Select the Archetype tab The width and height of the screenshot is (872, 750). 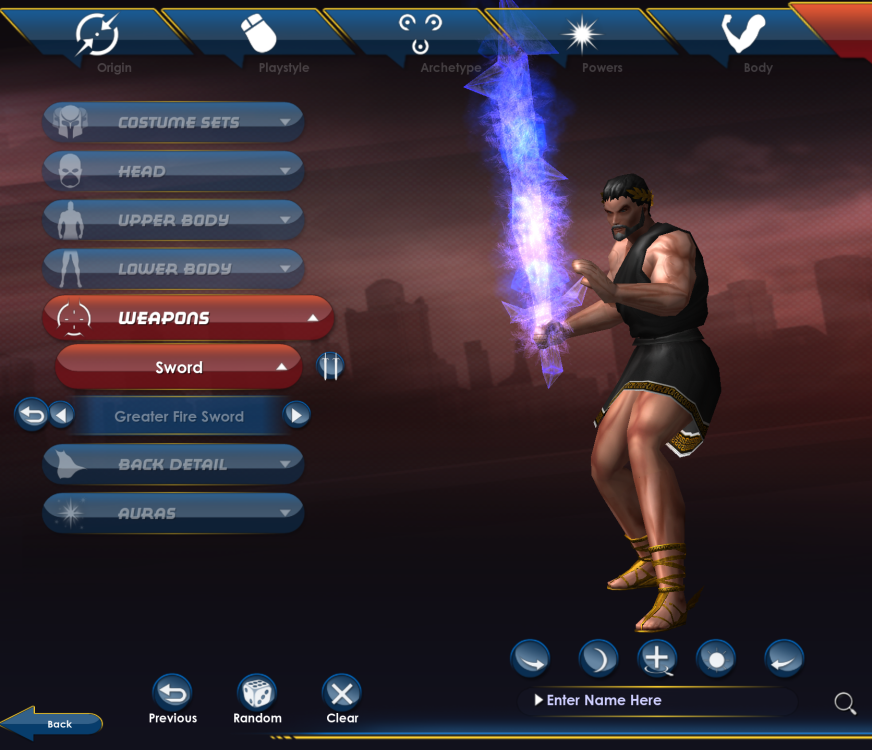click(421, 40)
